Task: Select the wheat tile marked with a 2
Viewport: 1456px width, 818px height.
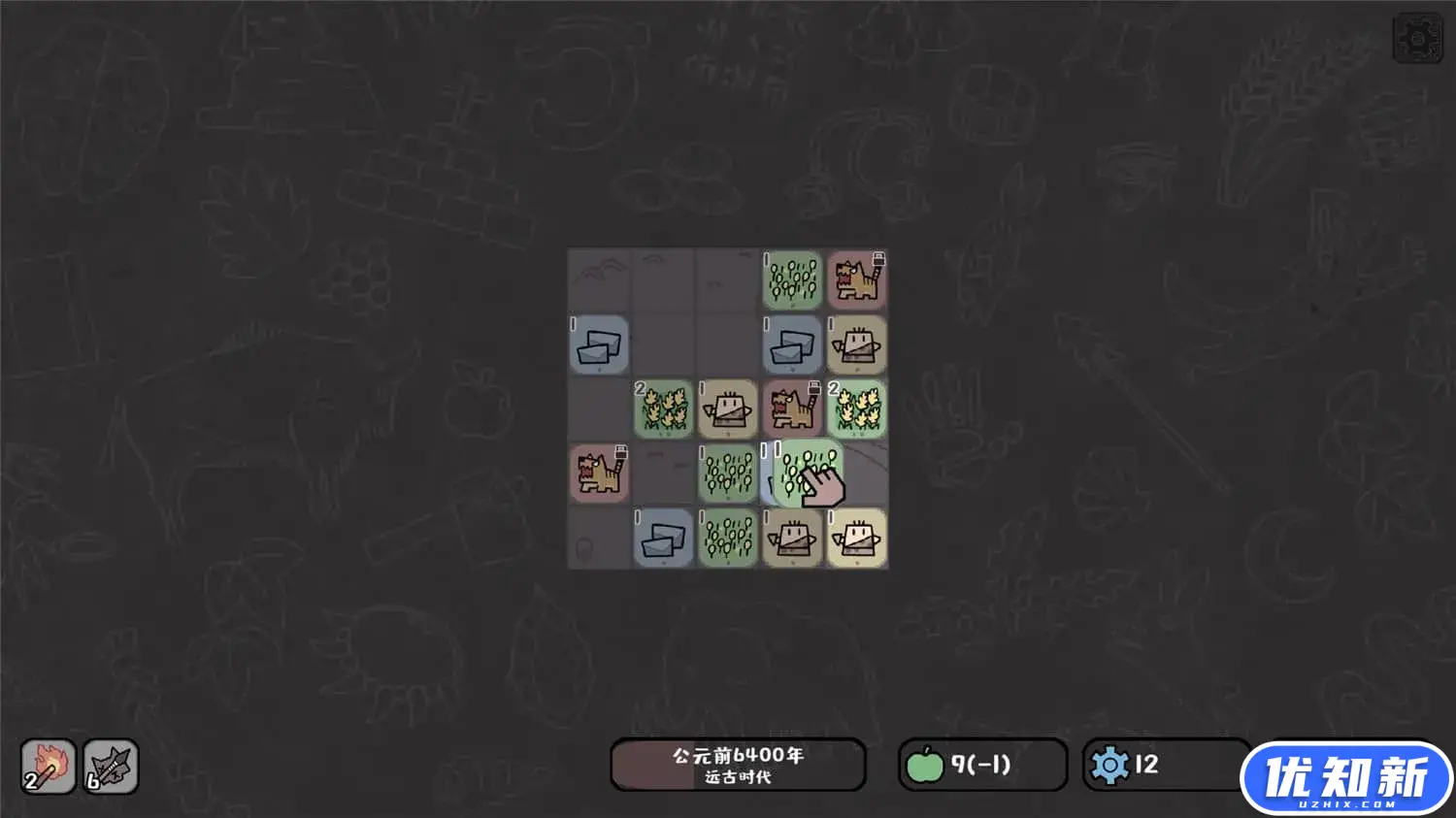Action: [663, 410]
